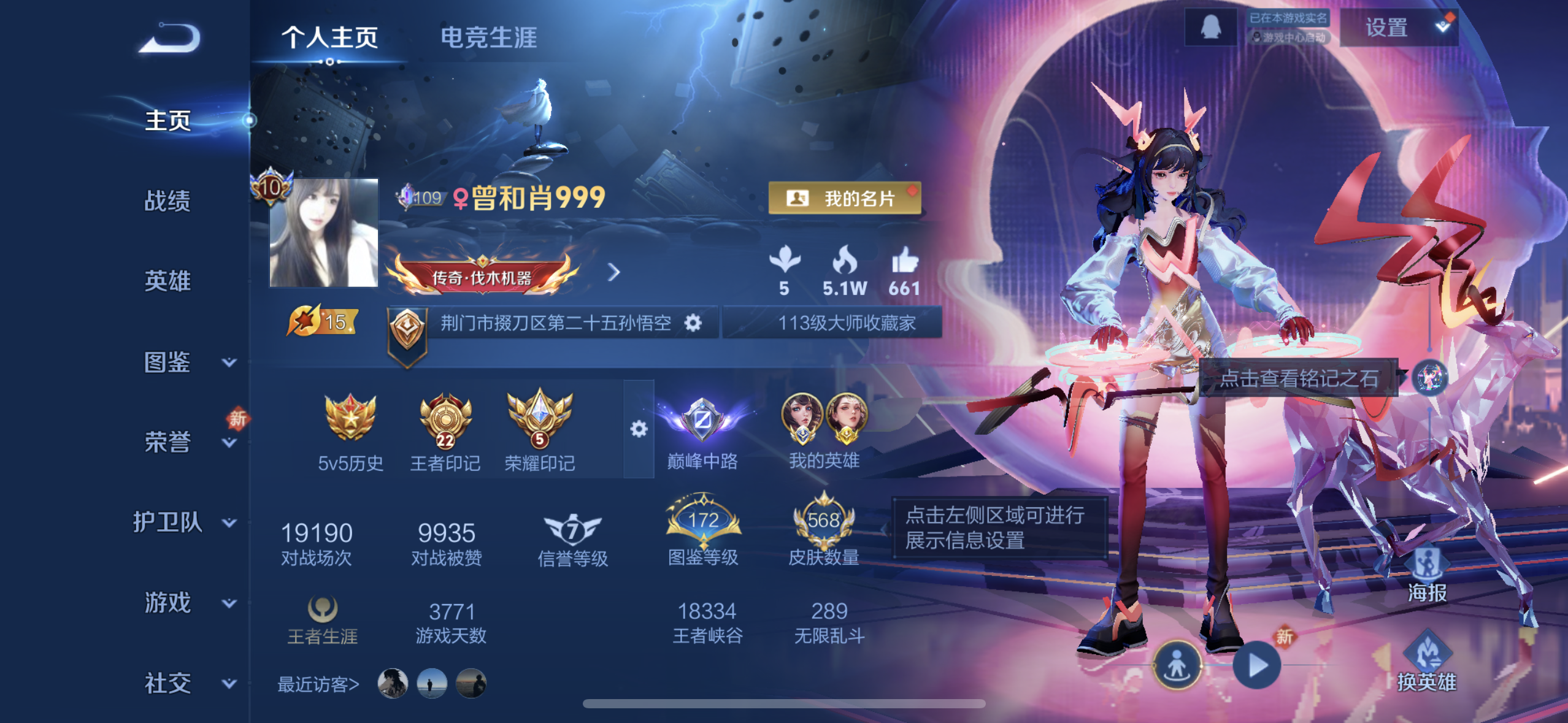Switch to the 电竞生涯 tab
Screen dimensions: 1568x723
pyautogui.click(x=488, y=38)
